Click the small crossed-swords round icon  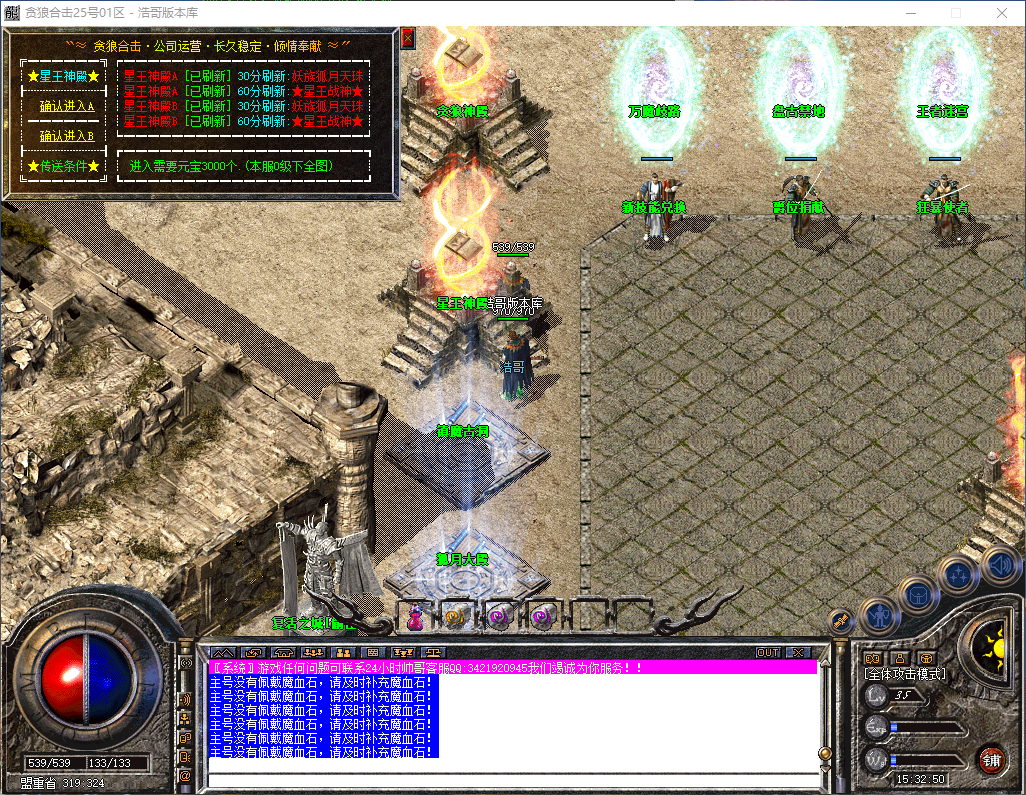(842, 620)
